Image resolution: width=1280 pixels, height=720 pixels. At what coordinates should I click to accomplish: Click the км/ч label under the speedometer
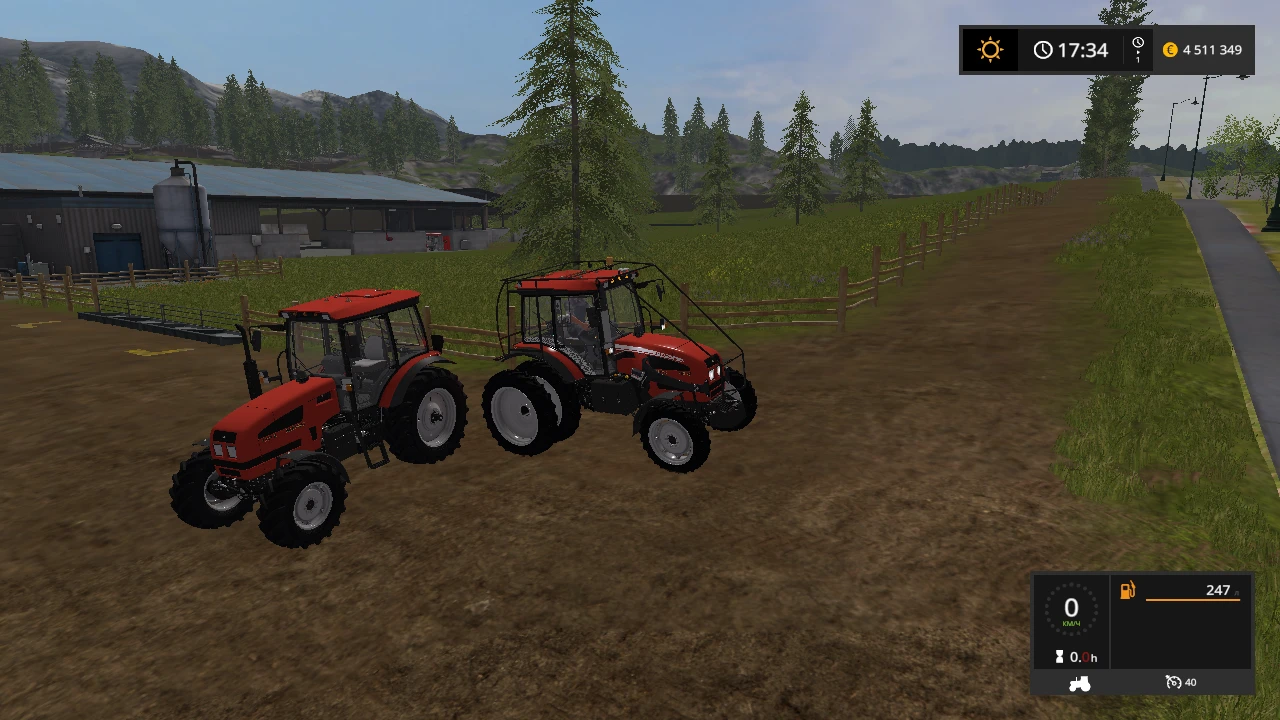point(1071,623)
